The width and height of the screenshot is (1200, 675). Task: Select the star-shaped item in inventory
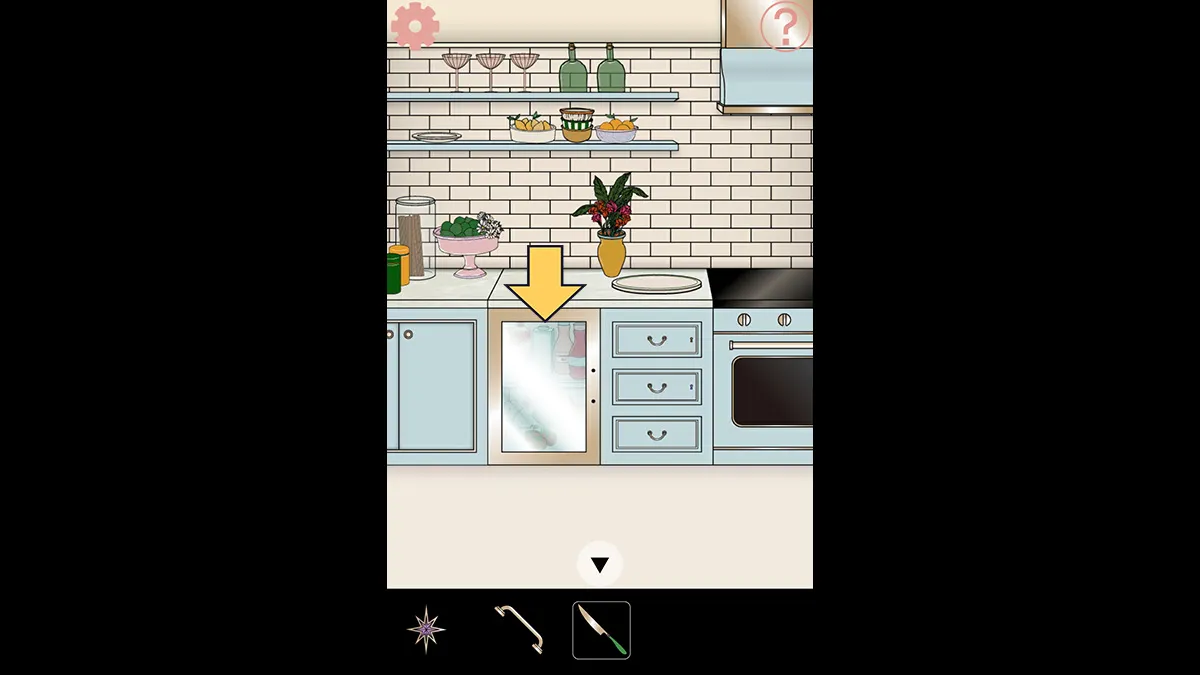426,630
